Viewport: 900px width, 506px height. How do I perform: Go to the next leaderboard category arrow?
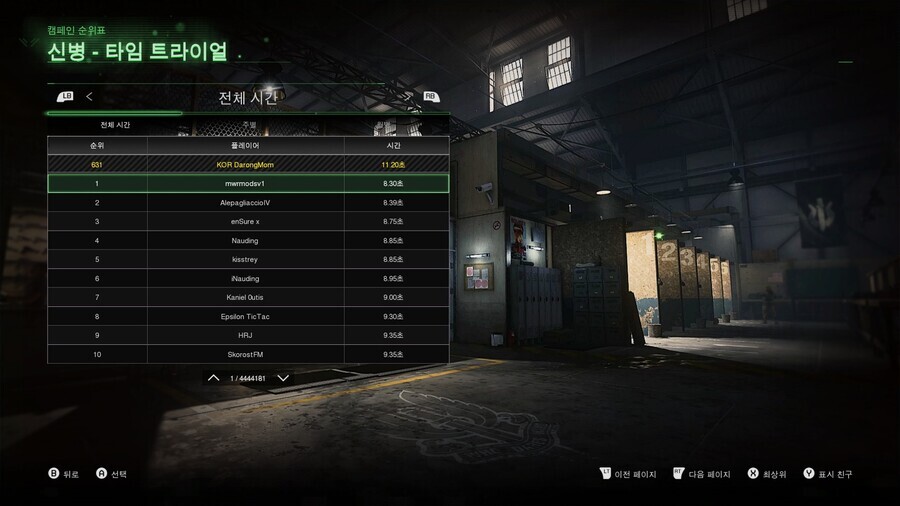409,97
